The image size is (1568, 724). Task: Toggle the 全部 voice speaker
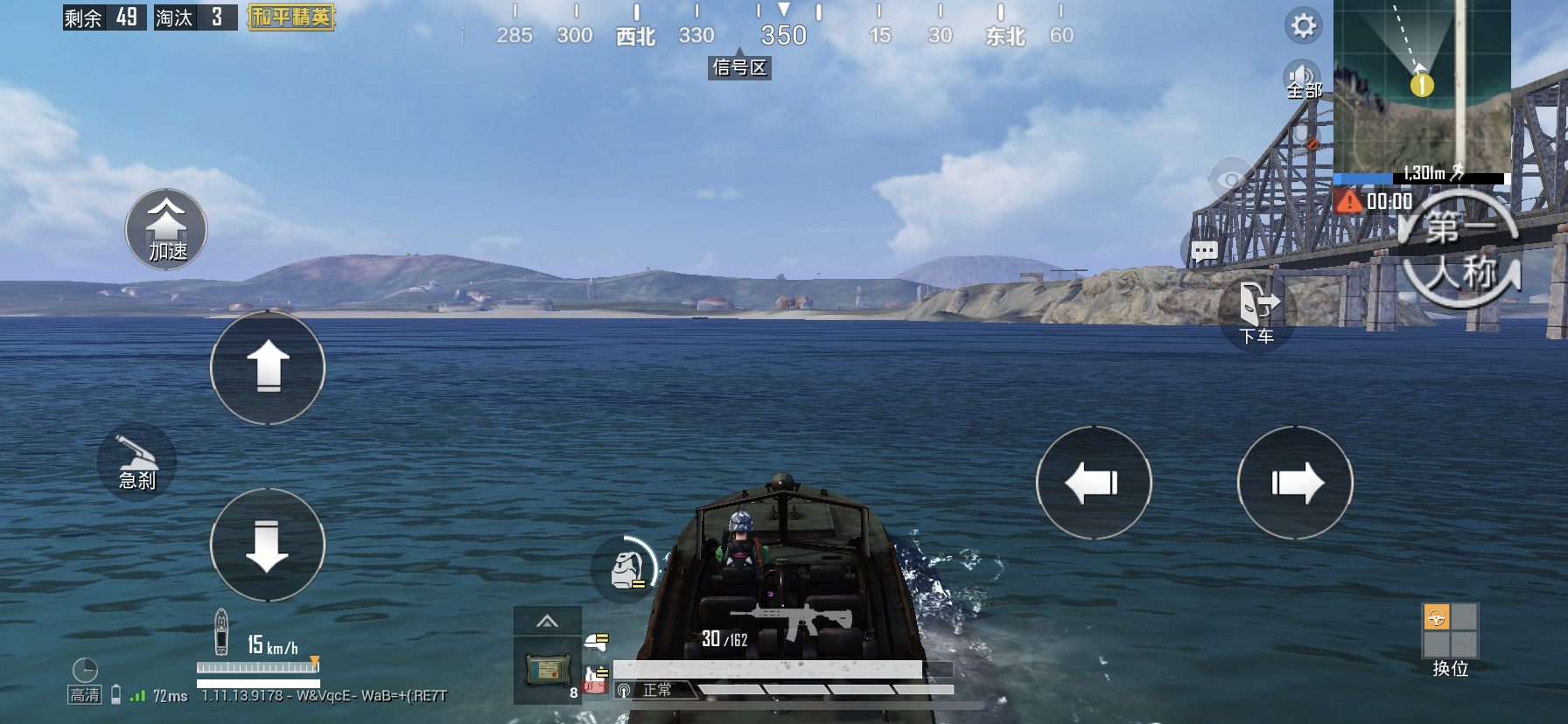(x=1303, y=80)
